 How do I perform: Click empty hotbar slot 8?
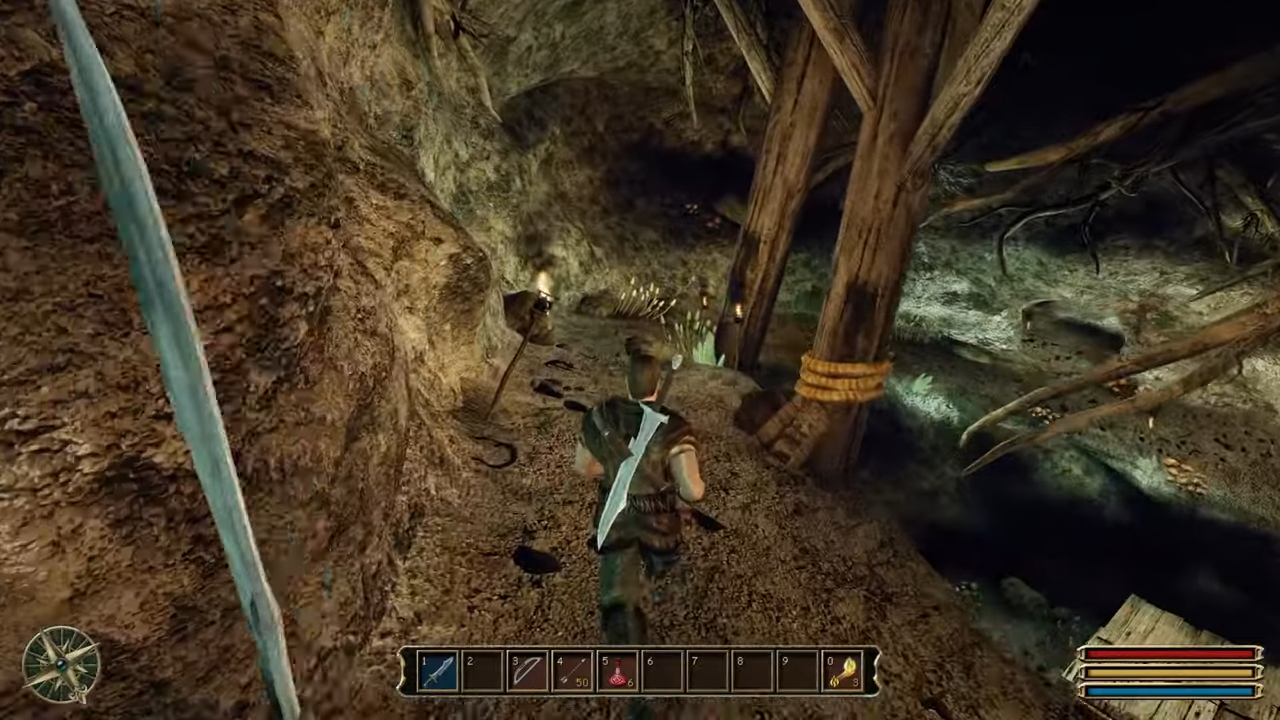point(752,670)
